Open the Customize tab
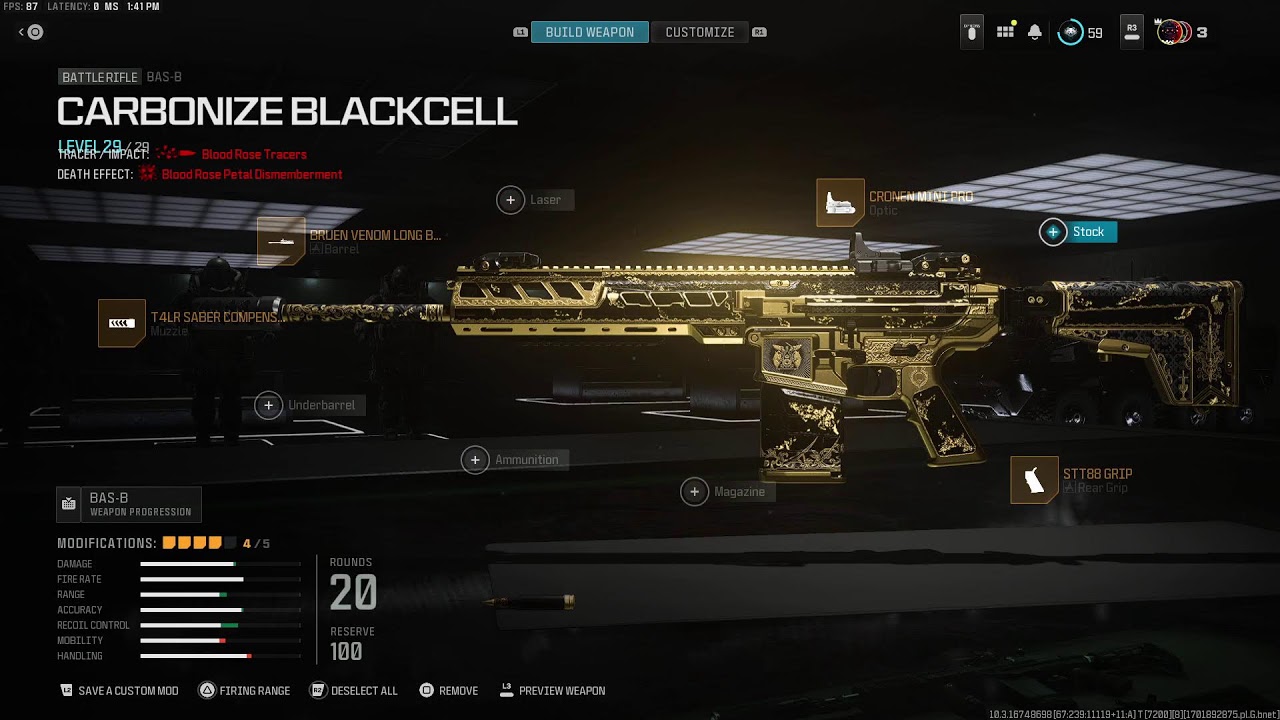 [700, 32]
